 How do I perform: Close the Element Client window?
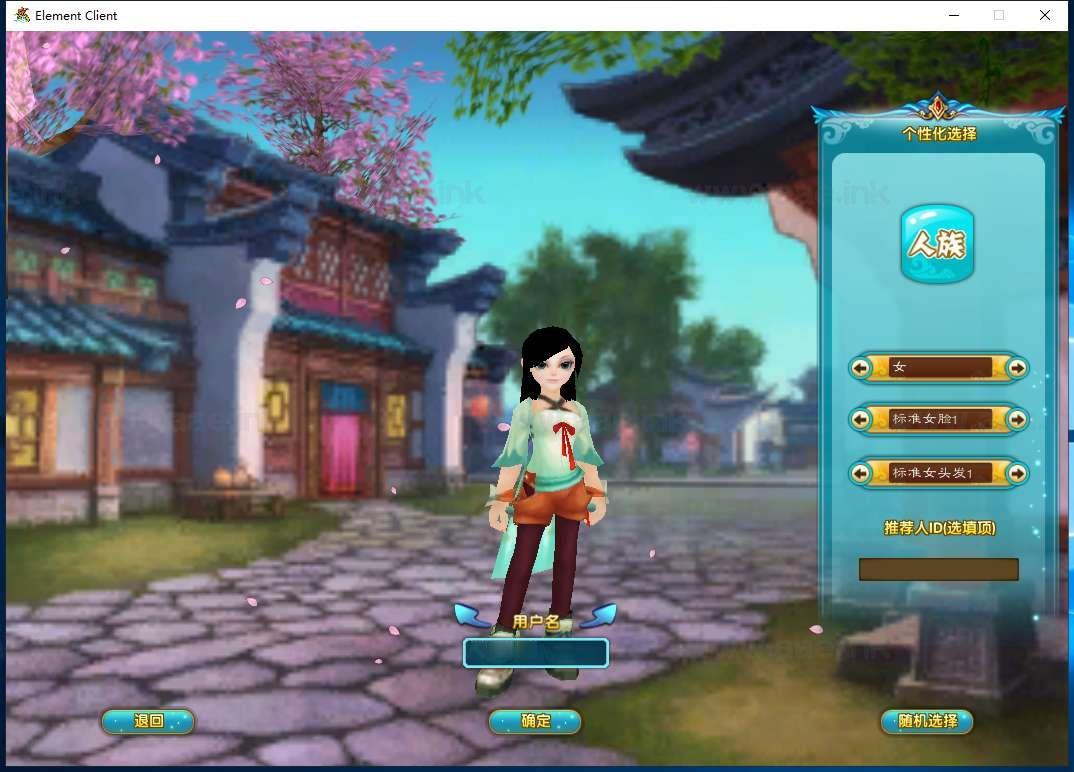[1045, 15]
